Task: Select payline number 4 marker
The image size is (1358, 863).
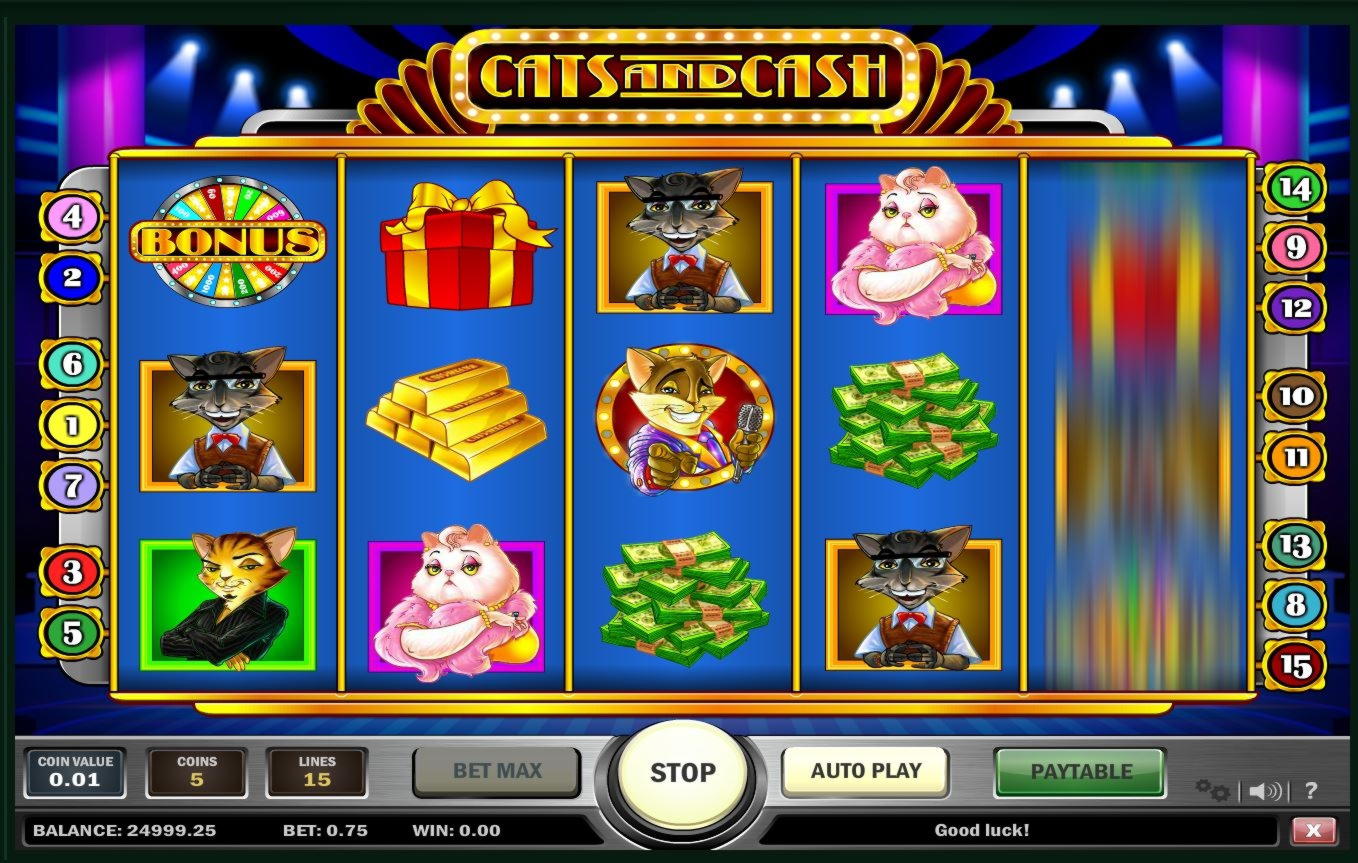Action: [72, 216]
